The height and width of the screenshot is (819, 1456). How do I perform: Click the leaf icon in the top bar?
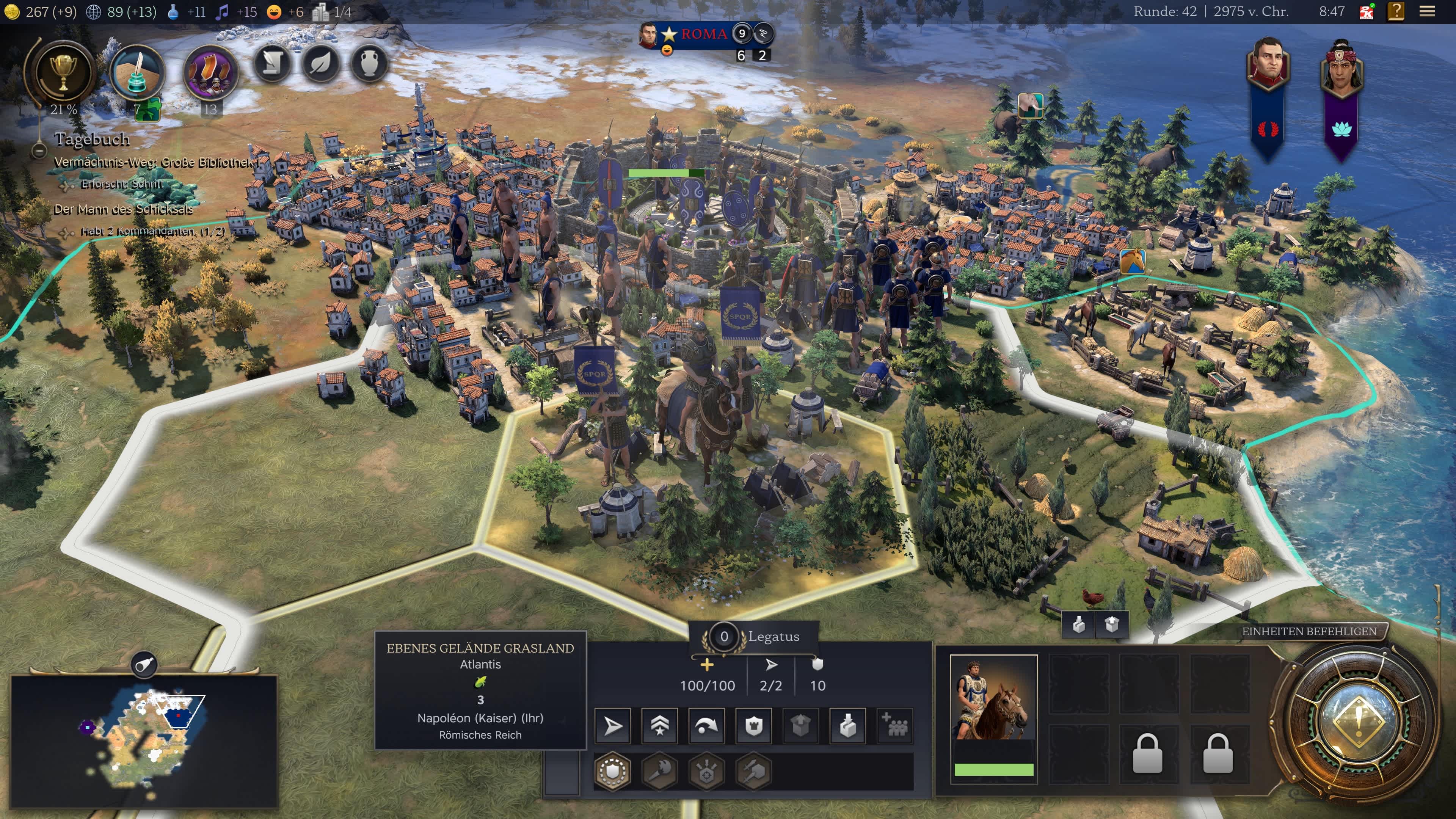(x=320, y=63)
